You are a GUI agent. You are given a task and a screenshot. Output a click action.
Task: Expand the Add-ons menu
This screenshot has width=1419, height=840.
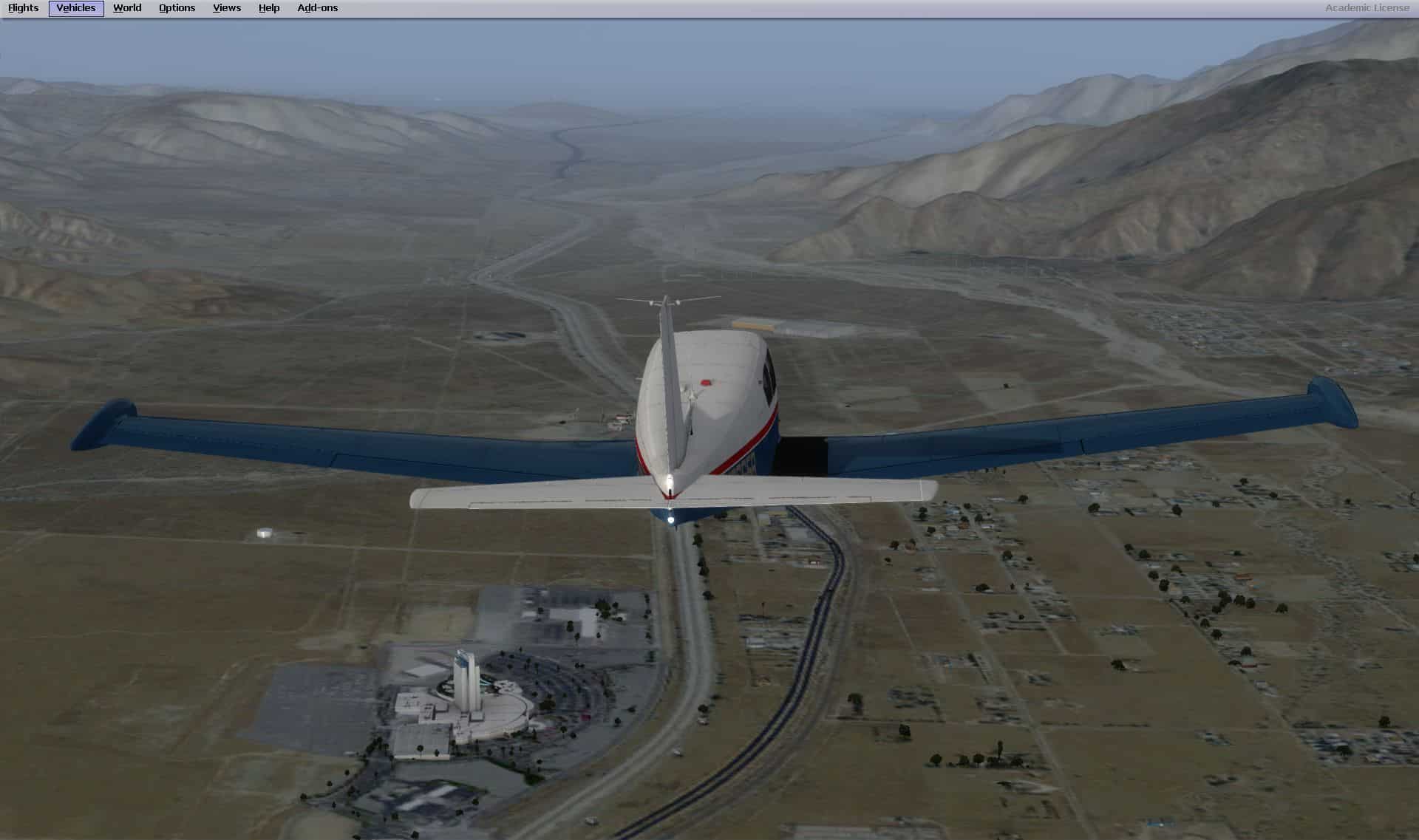(318, 8)
